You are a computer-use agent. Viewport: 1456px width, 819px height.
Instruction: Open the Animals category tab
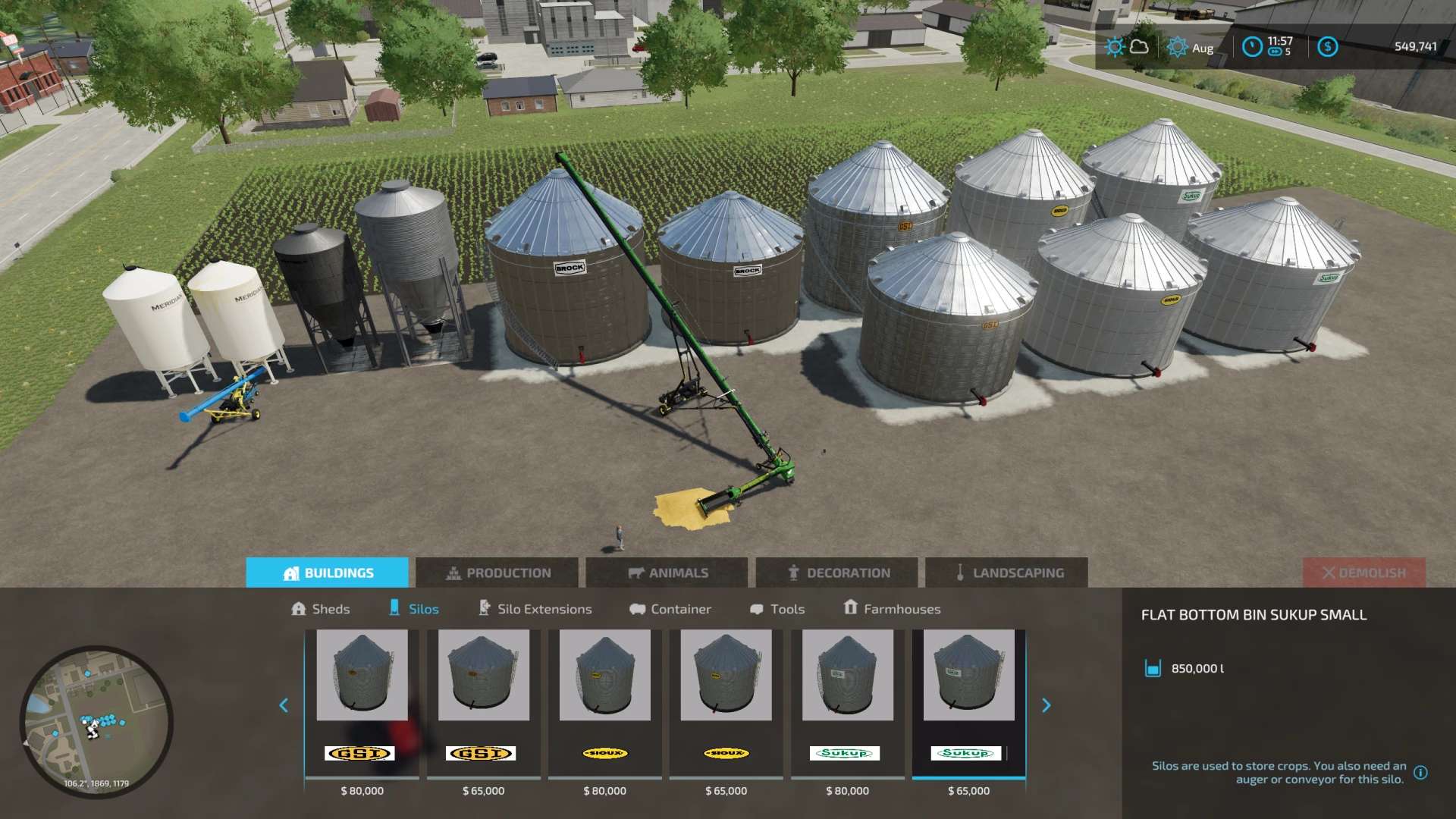coord(667,573)
